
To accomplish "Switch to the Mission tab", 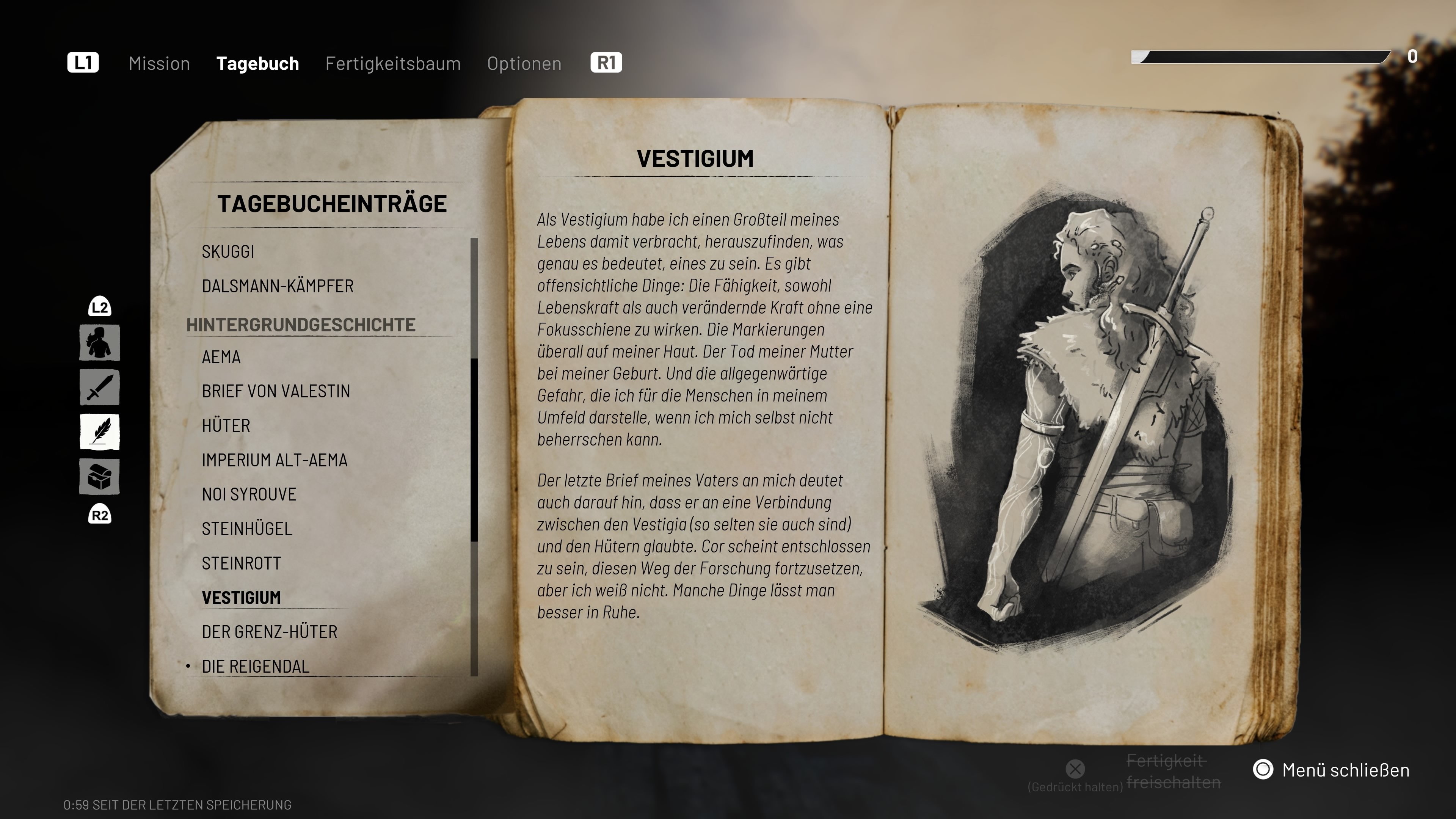I will coord(159,63).
